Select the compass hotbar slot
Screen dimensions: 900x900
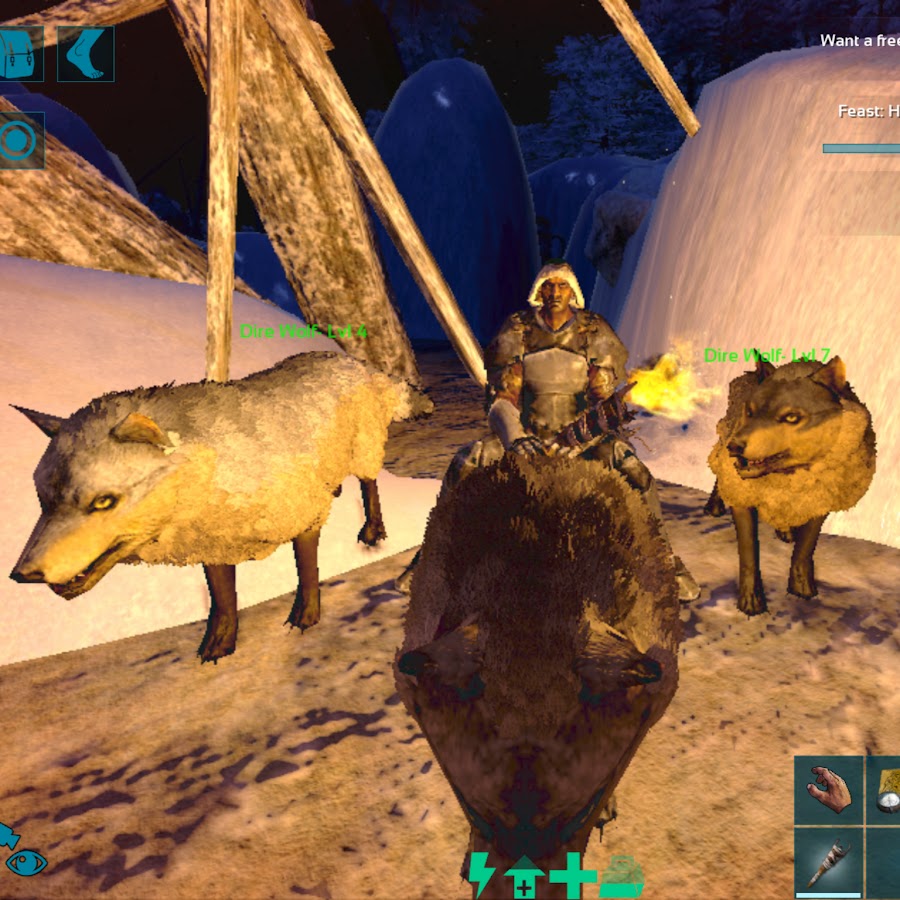[885, 790]
